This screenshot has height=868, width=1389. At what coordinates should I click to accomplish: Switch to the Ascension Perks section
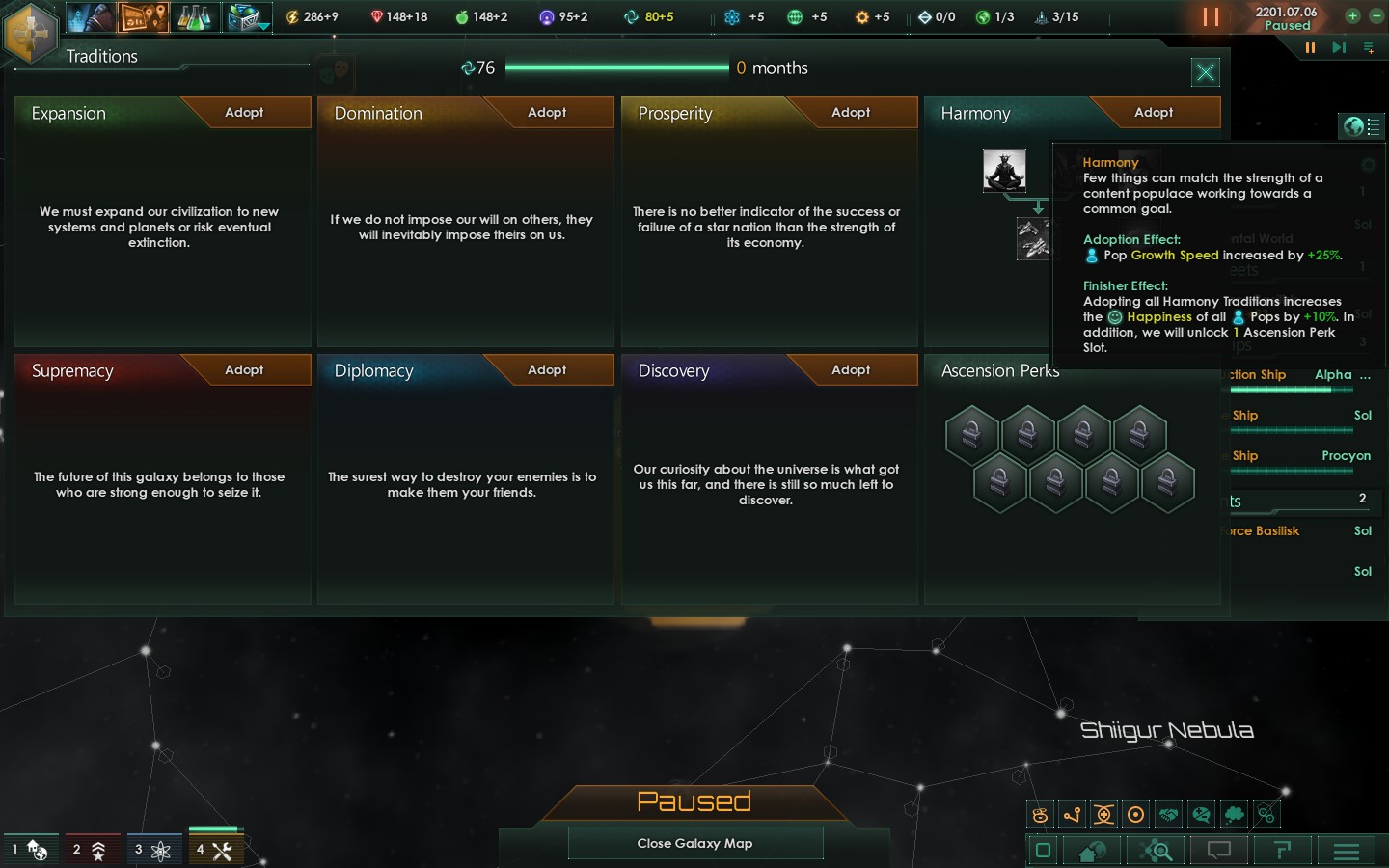(999, 370)
